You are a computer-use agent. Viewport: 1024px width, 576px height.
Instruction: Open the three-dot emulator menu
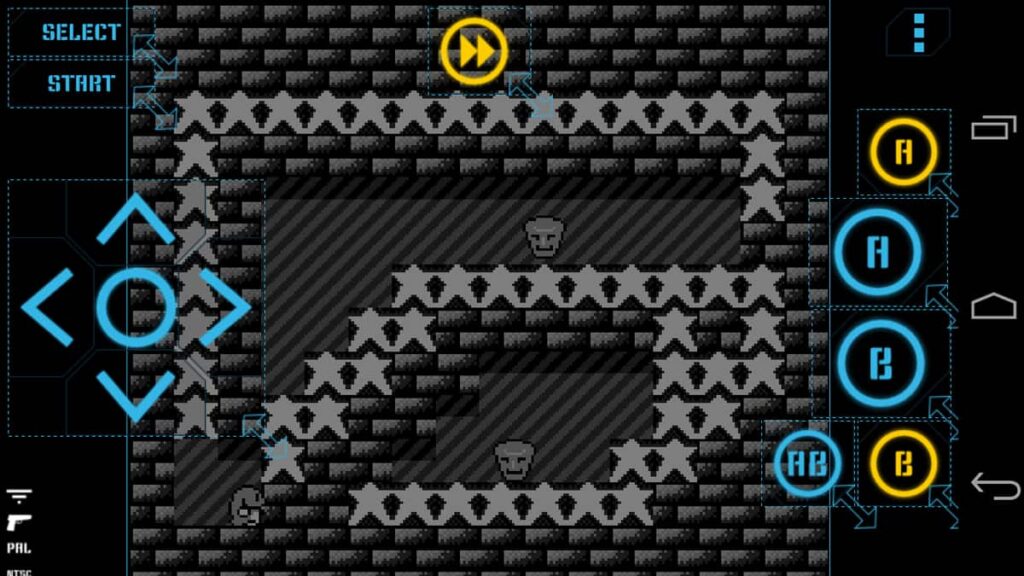[x=918, y=33]
